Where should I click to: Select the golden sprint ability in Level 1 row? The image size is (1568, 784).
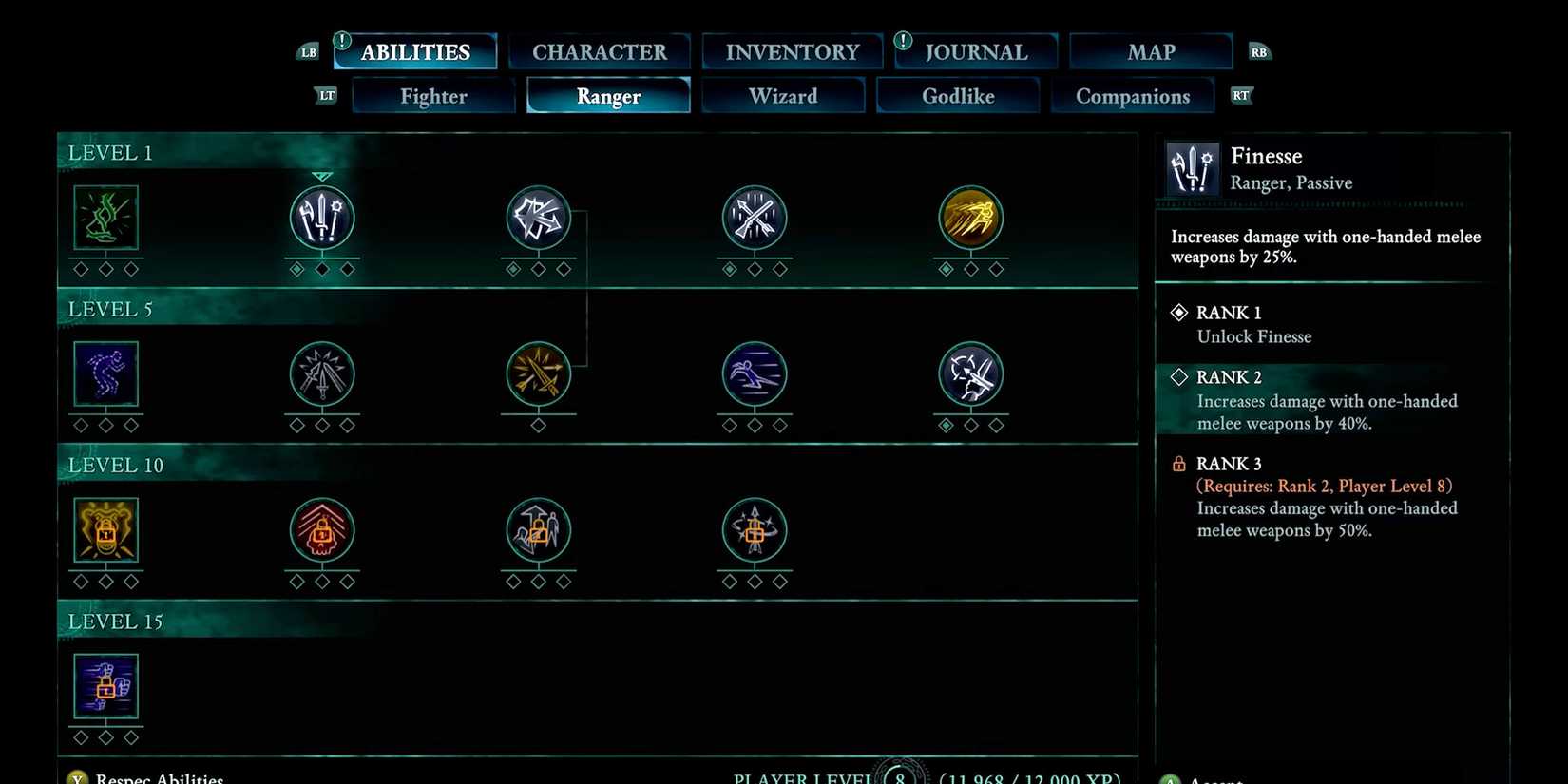(x=970, y=217)
